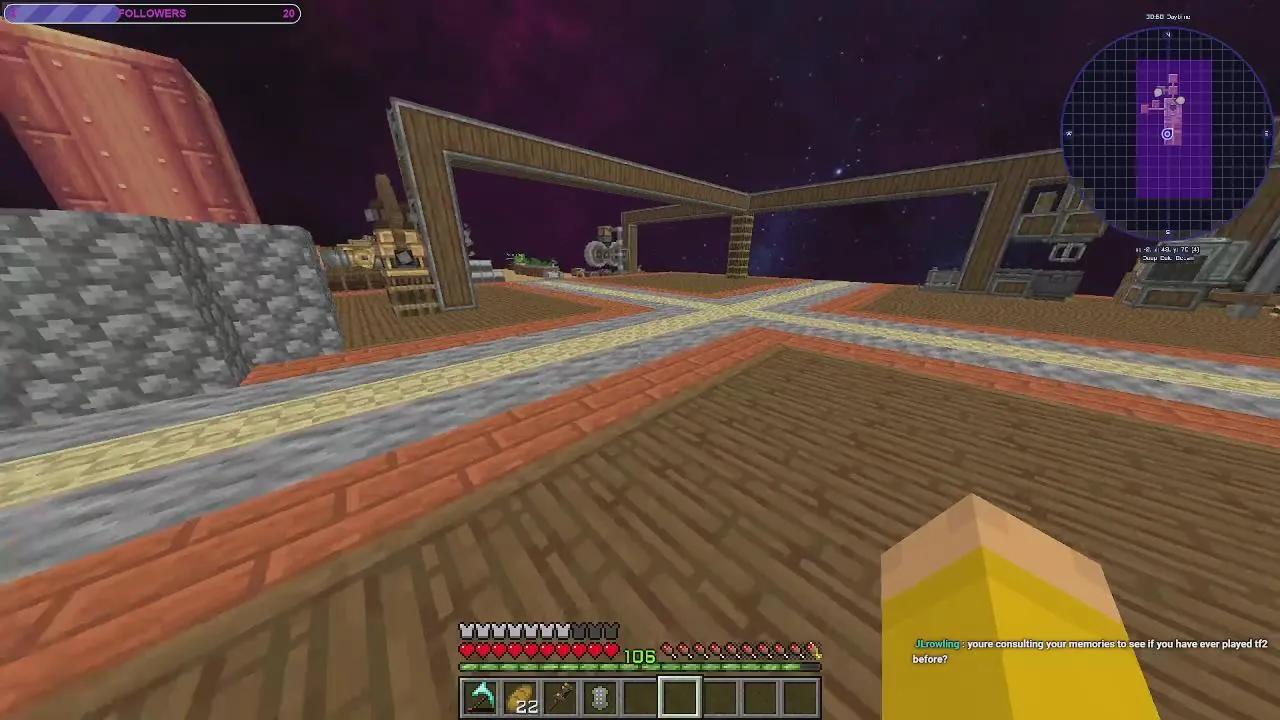The image size is (1280, 720).
Task: Click the player position marker on the minimap
Action: click(1167, 133)
